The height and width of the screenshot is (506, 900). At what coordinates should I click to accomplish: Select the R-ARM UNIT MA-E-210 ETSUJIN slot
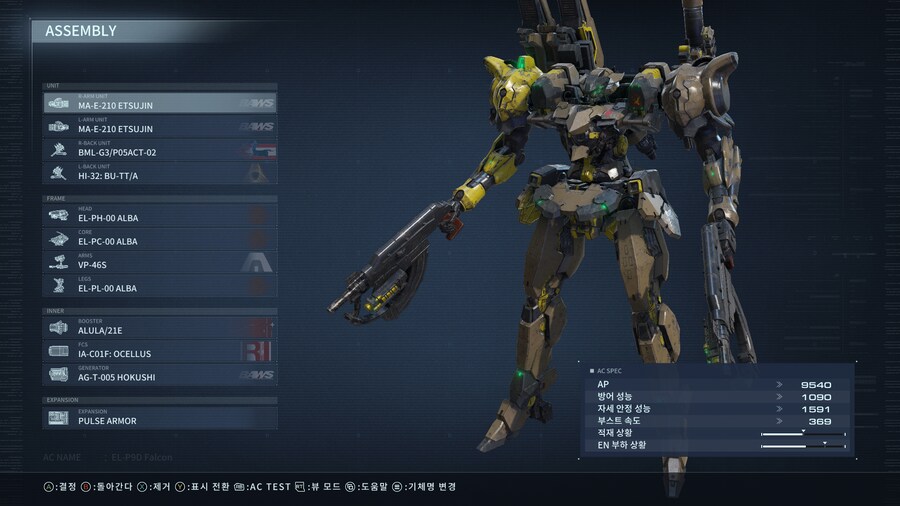click(x=160, y=103)
